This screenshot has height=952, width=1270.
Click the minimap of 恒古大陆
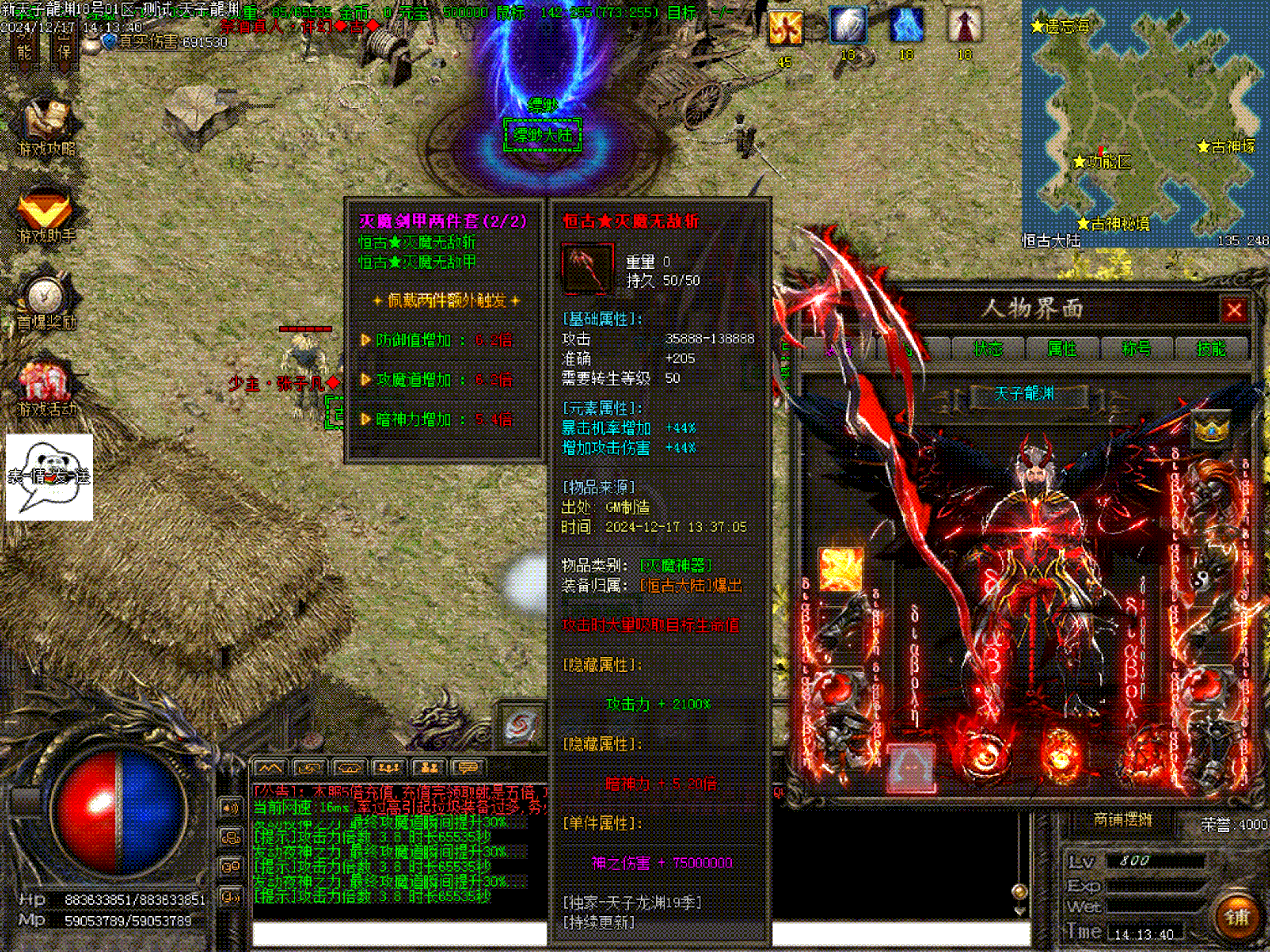coord(1145,123)
